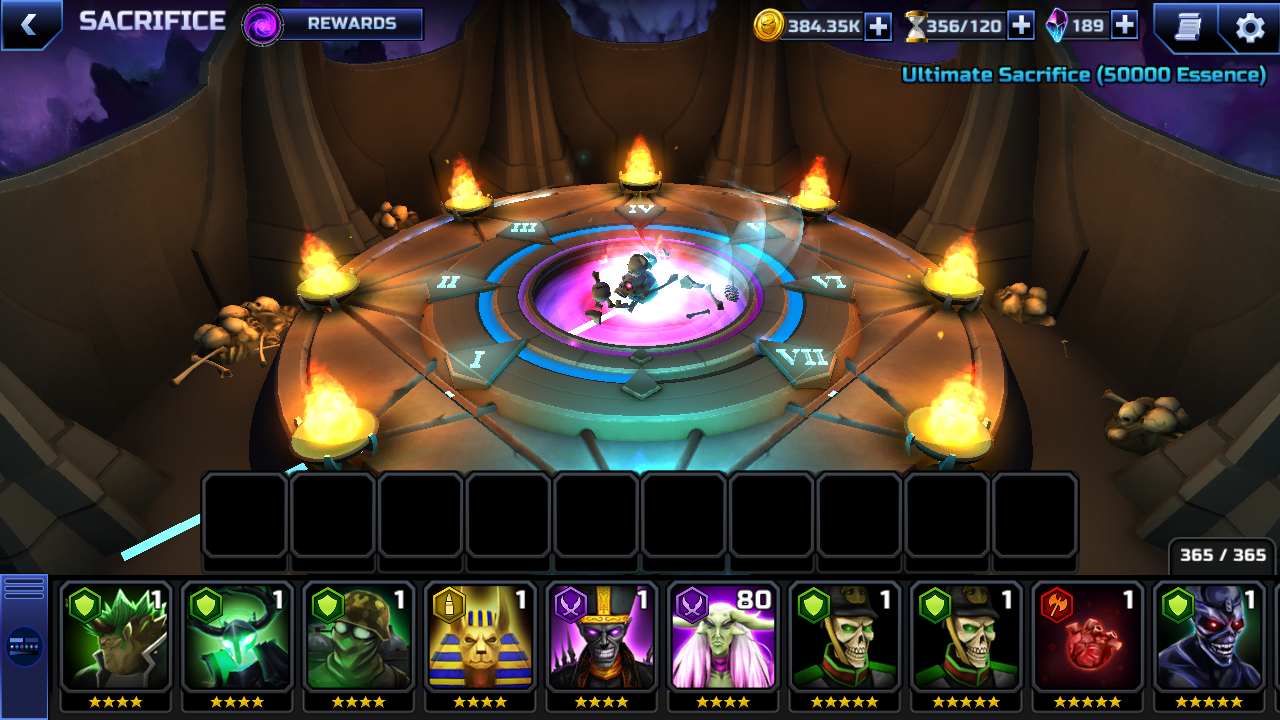This screenshot has height=720, width=1280.
Task: Go back using the arrow button
Action: coord(29,25)
